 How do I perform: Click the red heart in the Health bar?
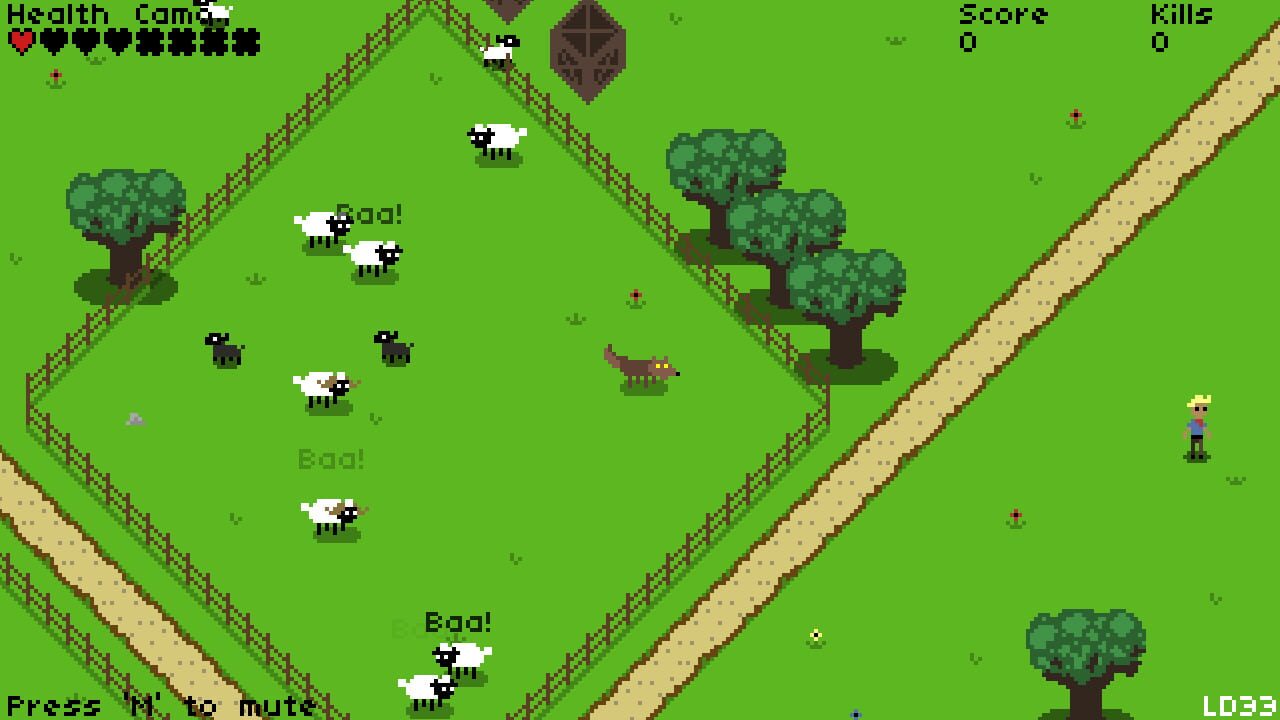tap(20, 42)
